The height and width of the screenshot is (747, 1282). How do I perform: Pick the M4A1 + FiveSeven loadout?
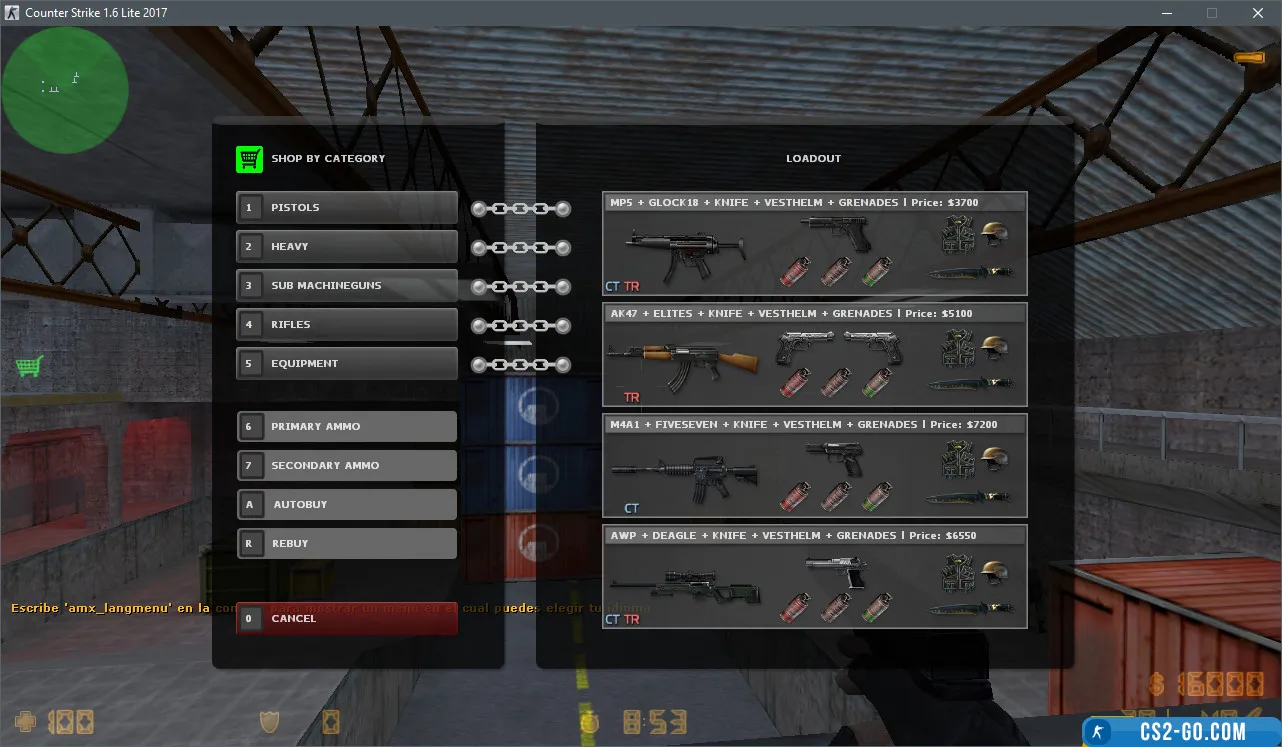(x=814, y=467)
